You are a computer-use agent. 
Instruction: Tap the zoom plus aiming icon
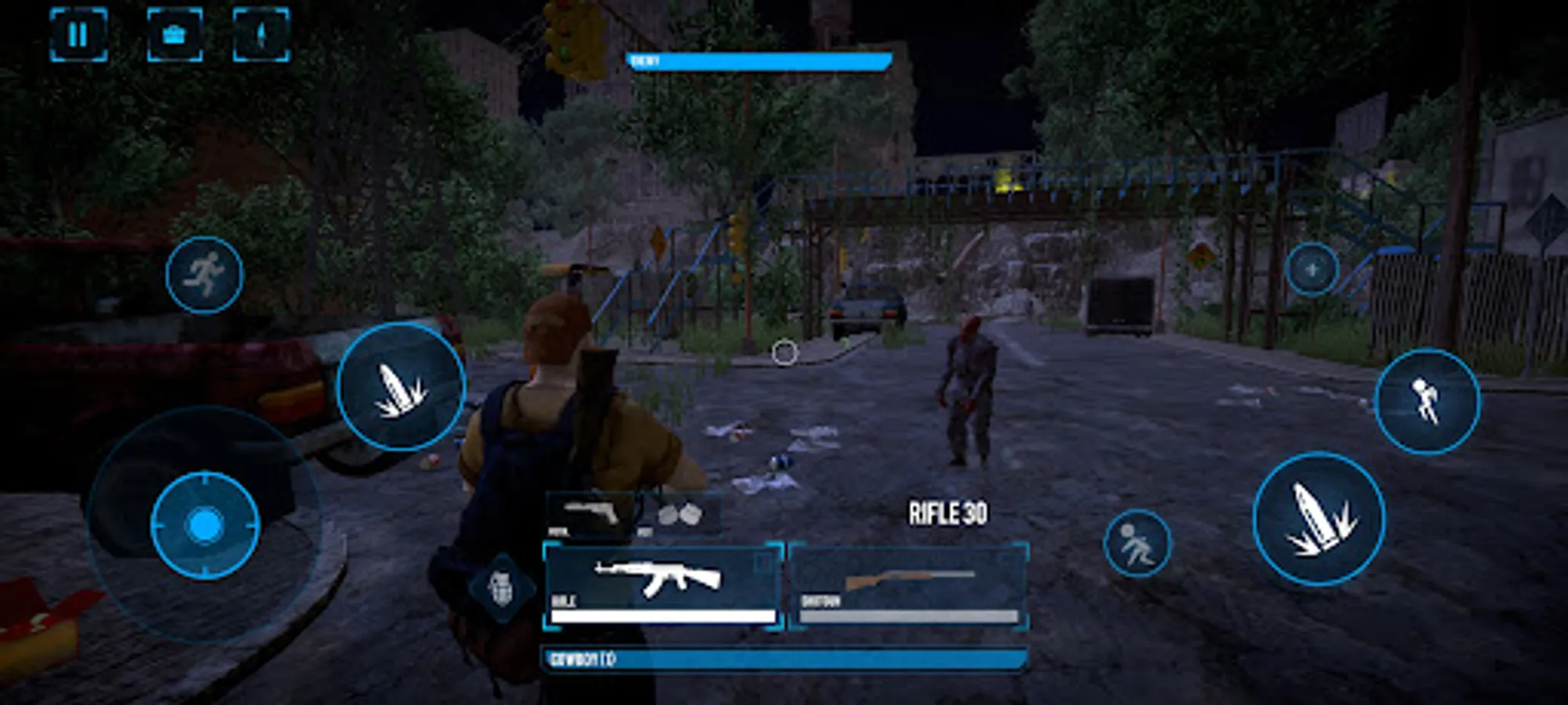click(1312, 270)
